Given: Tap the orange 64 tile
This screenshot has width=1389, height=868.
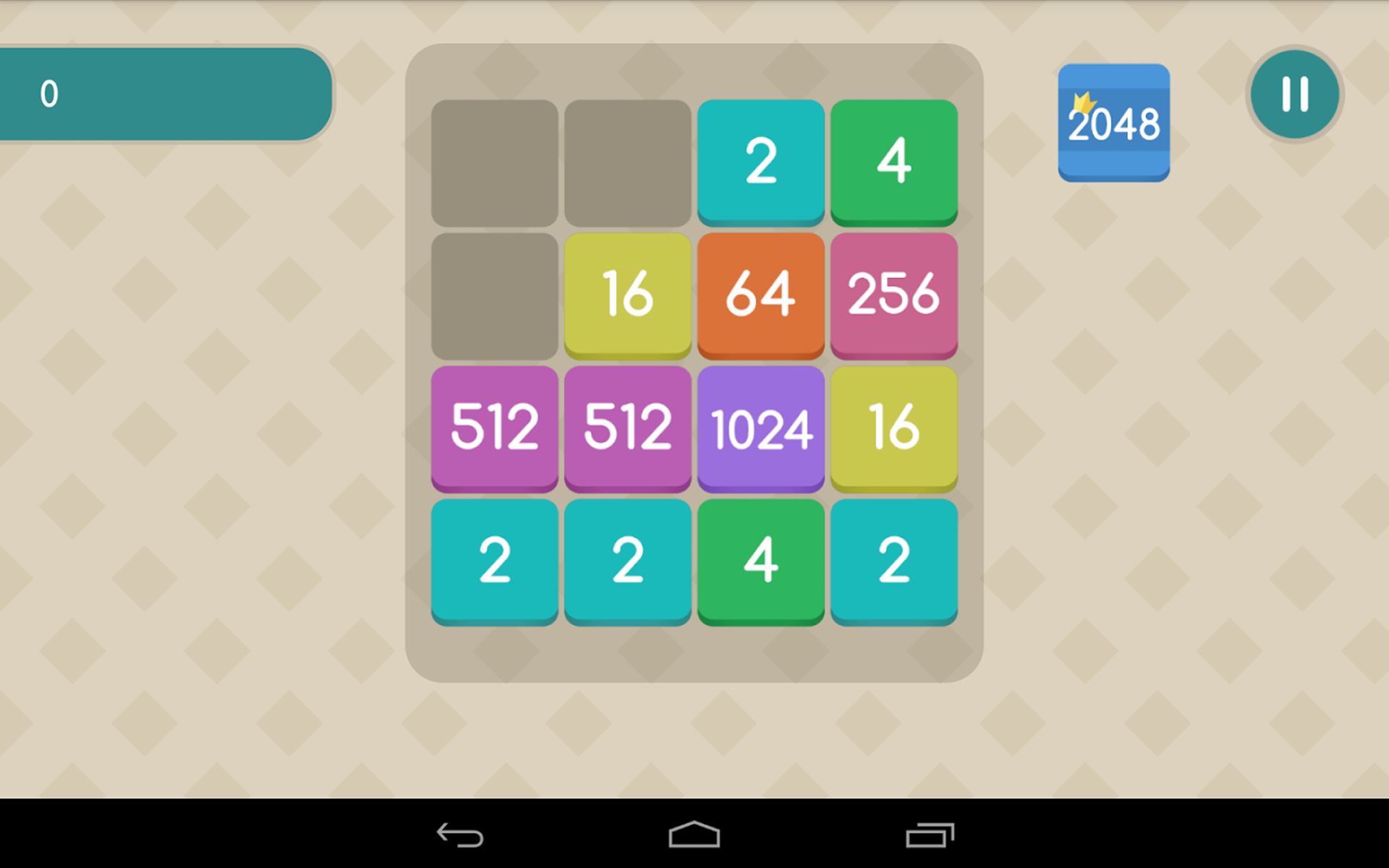Looking at the screenshot, I should 760,294.
